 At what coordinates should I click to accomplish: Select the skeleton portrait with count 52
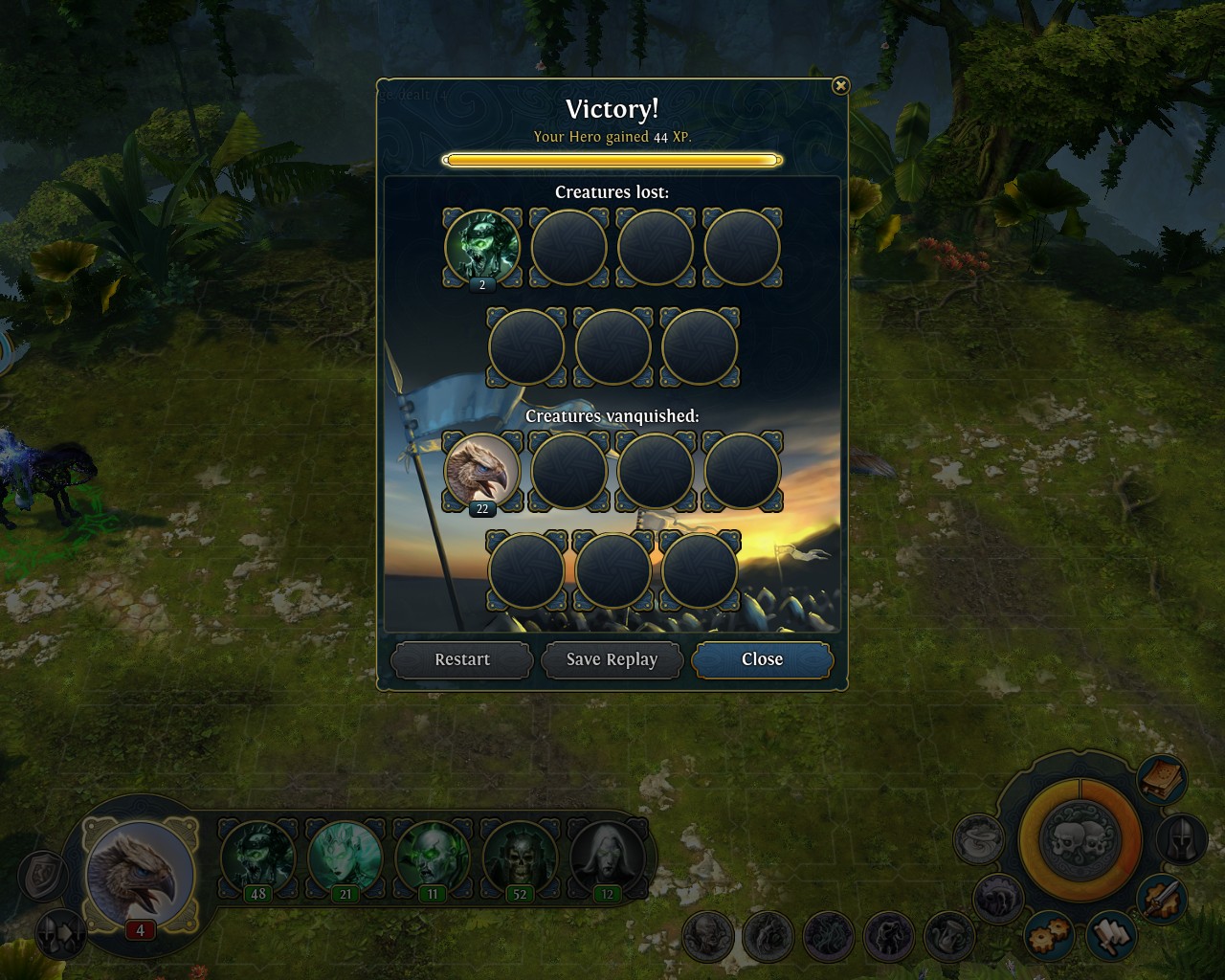[x=520, y=857]
